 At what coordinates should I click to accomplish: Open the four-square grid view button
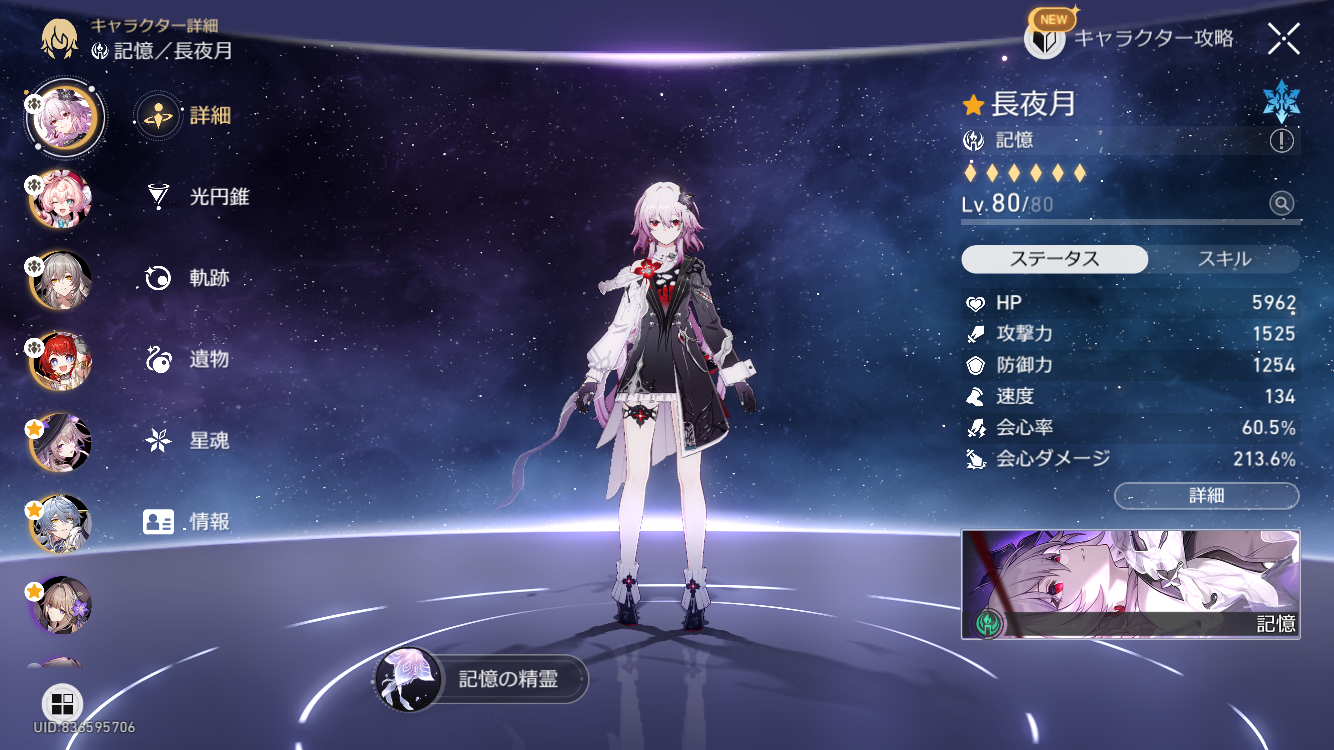coord(62,702)
